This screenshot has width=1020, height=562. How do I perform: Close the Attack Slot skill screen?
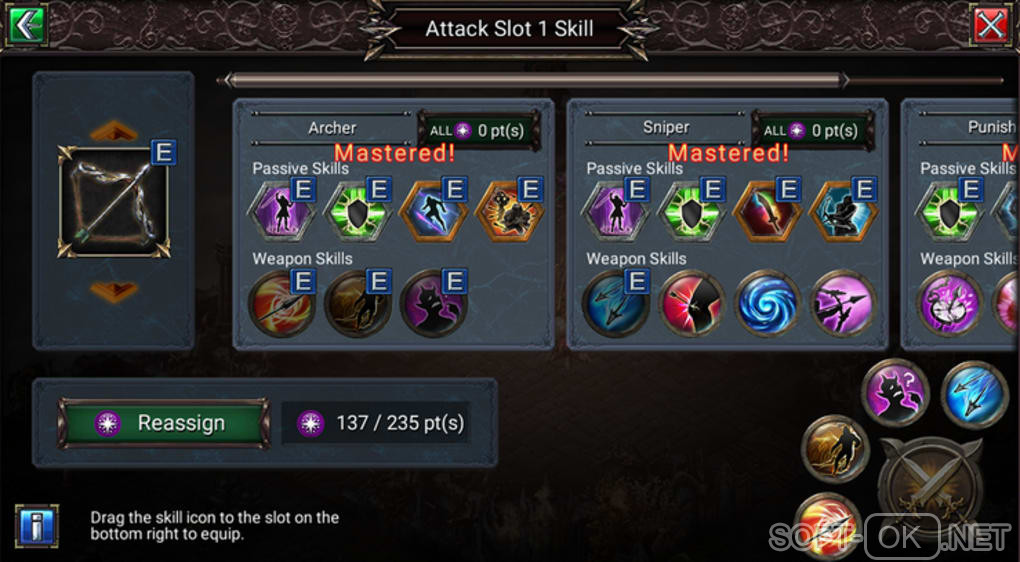pos(991,25)
